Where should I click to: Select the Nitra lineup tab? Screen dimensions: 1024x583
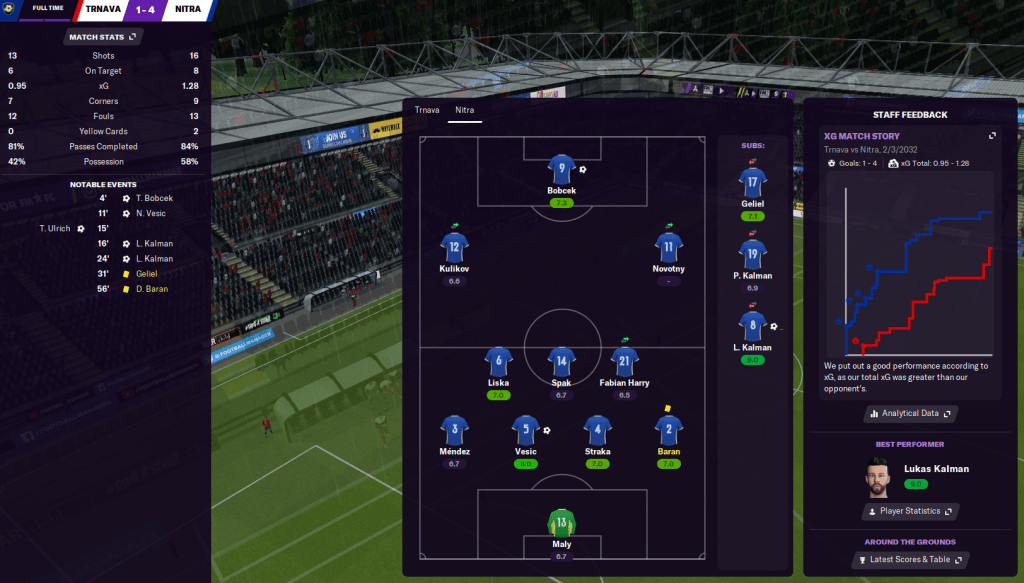[x=464, y=110]
